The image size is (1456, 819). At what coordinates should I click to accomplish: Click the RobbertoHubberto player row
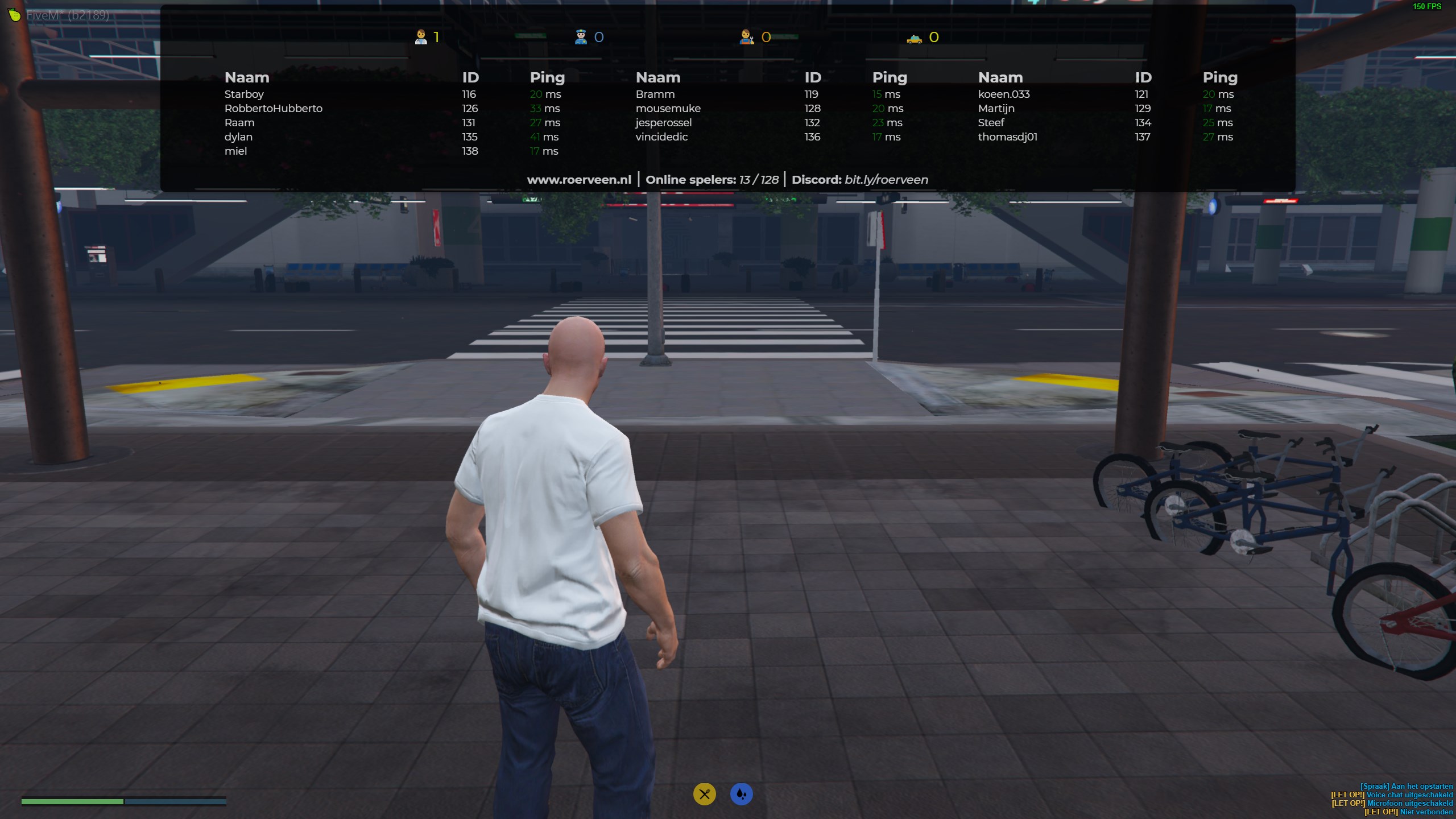click(x=273, y=109)
